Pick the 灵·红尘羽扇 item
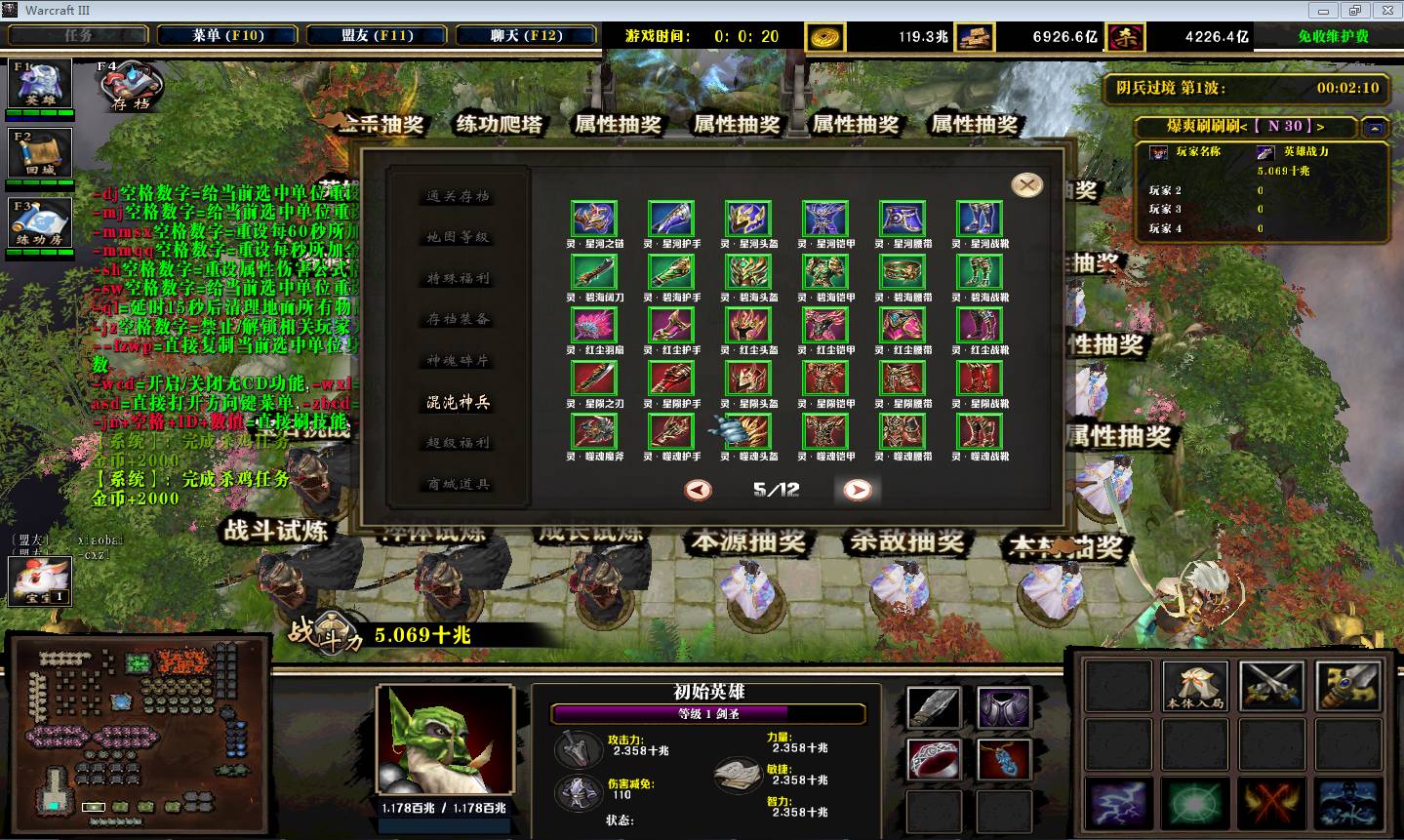The image size is (1404, 840). click(x=594, y=326)
